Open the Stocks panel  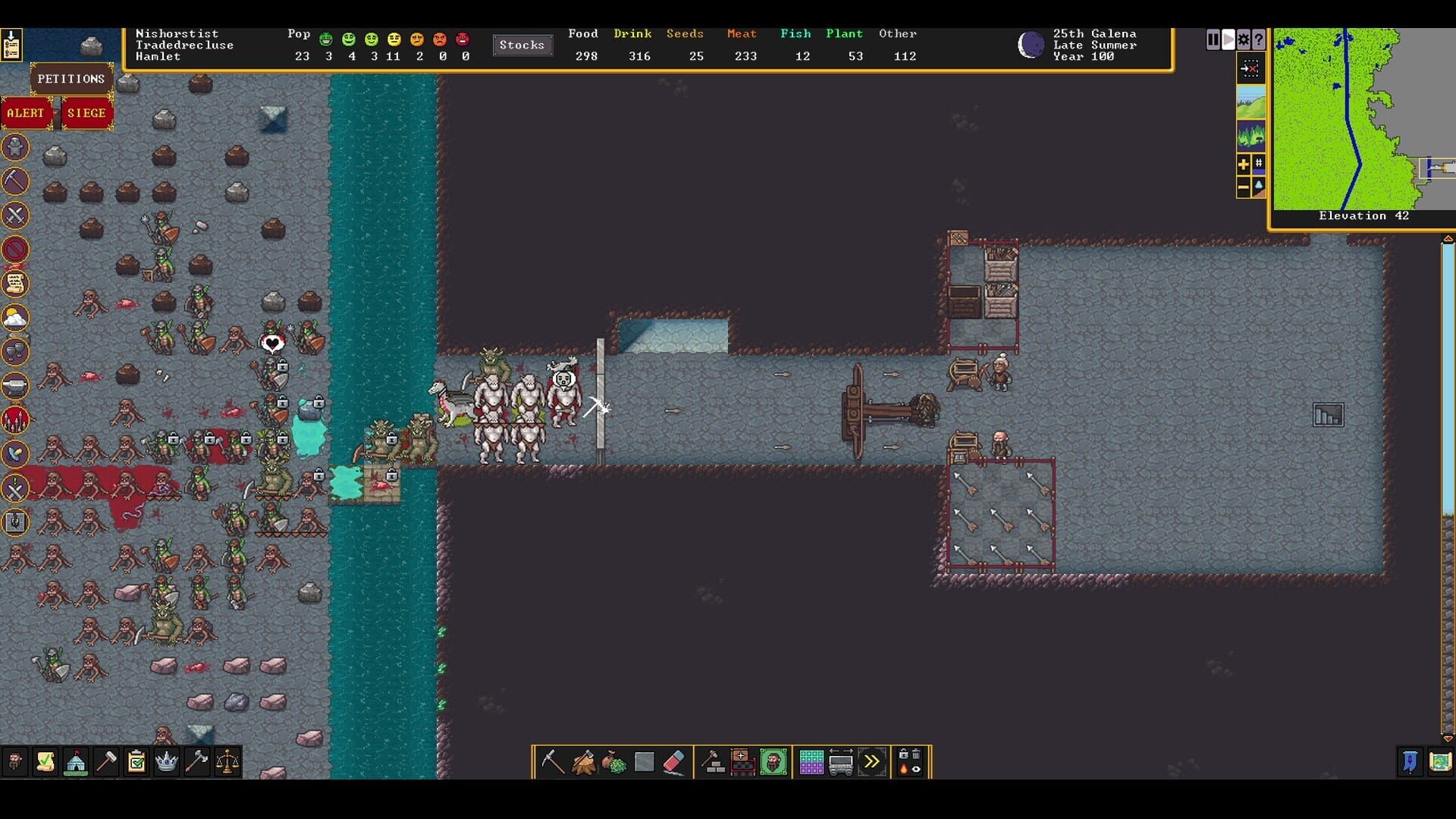coord(522,45)
